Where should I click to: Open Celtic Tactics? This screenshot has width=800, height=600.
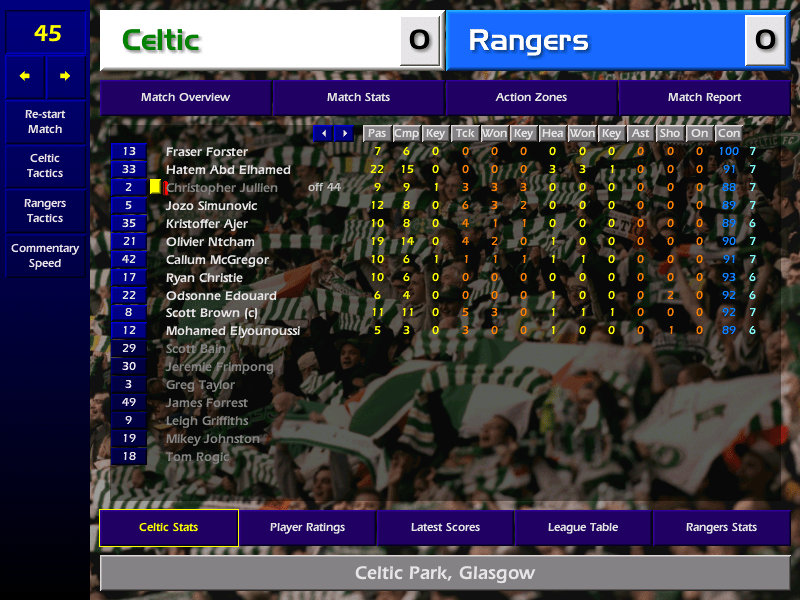[x=45, y=166]
